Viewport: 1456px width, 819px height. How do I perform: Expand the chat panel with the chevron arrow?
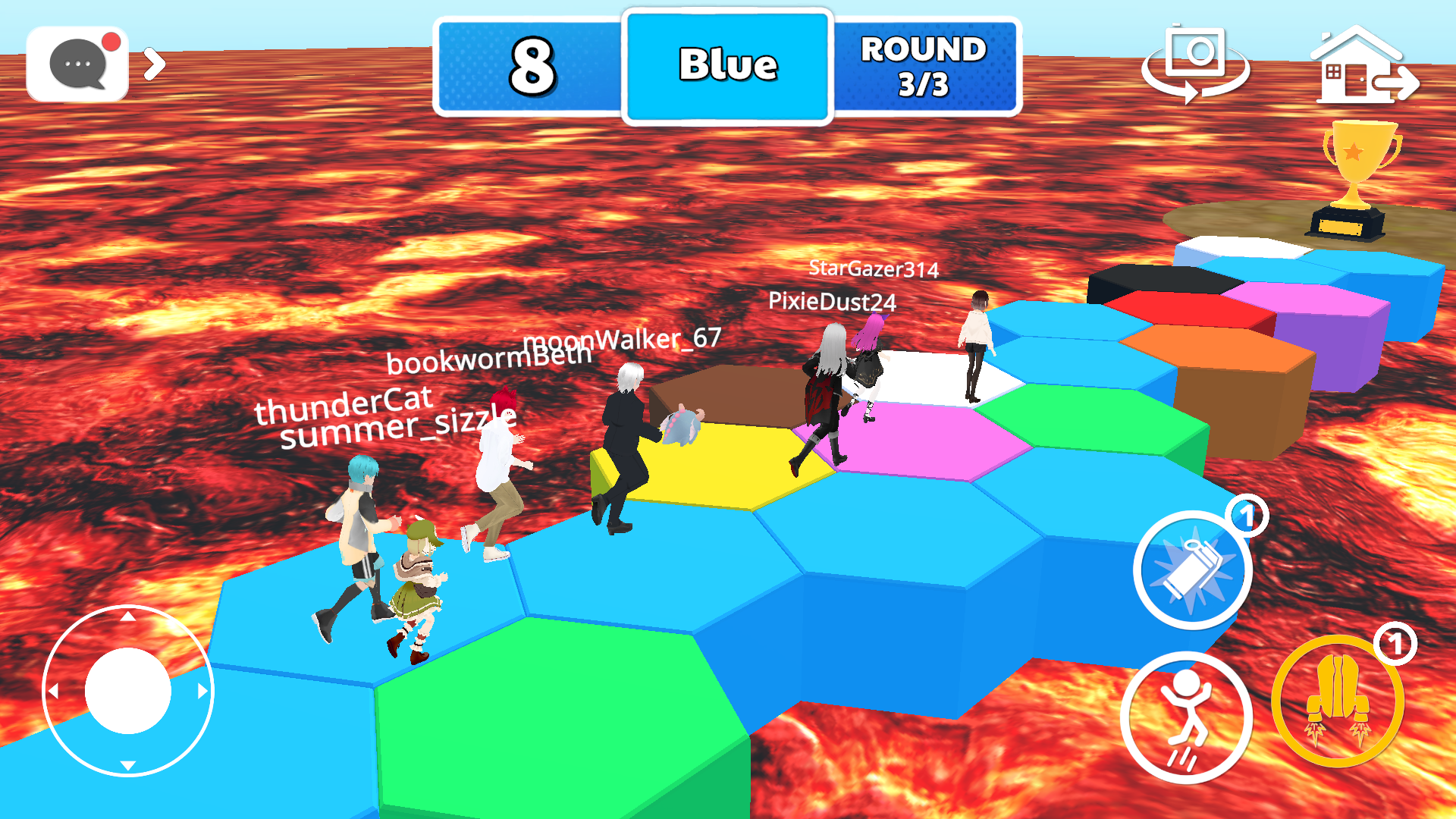[x=155, y=64]
